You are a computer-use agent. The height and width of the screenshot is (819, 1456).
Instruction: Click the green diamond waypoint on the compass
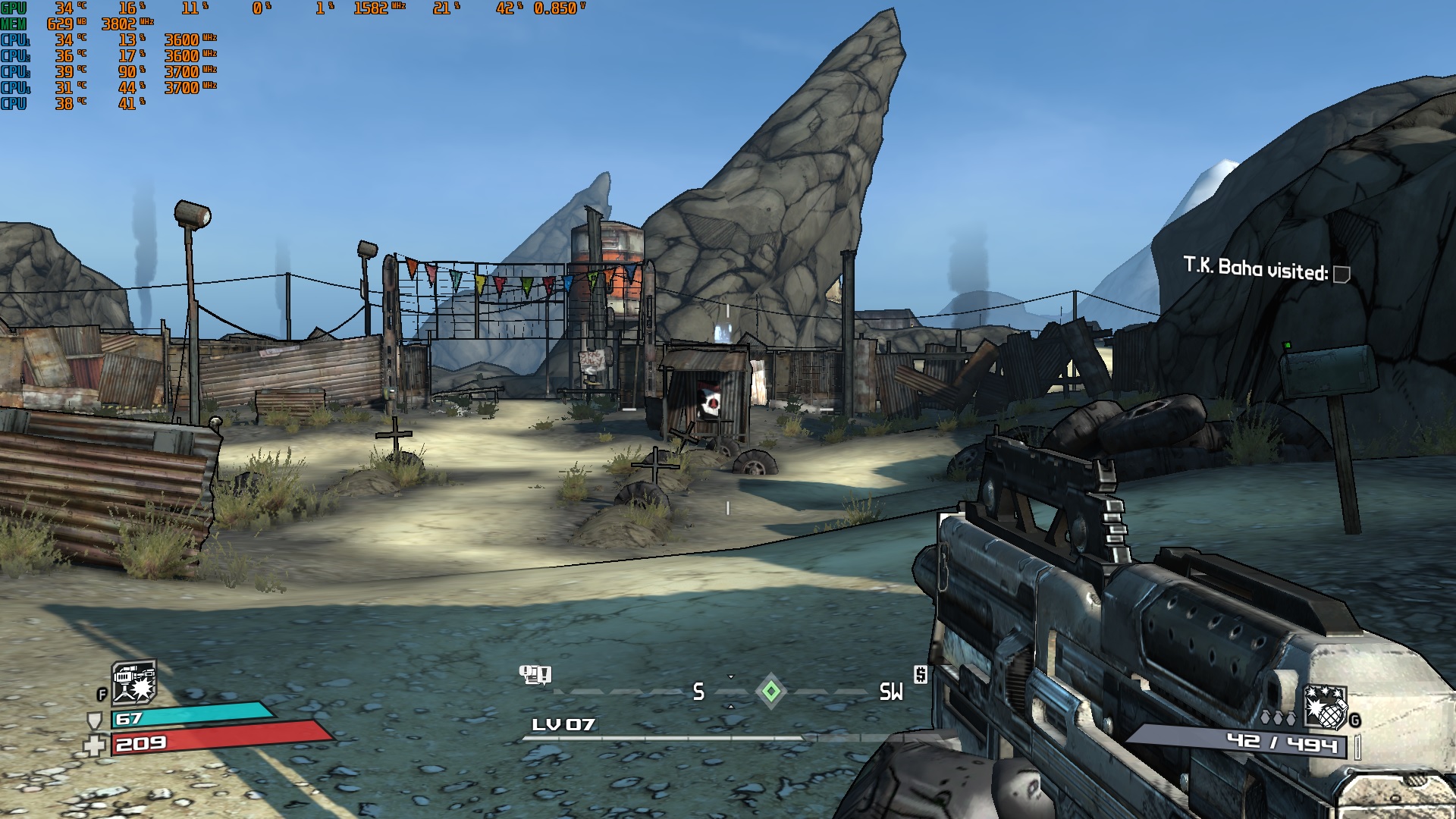tap(771, 691)
